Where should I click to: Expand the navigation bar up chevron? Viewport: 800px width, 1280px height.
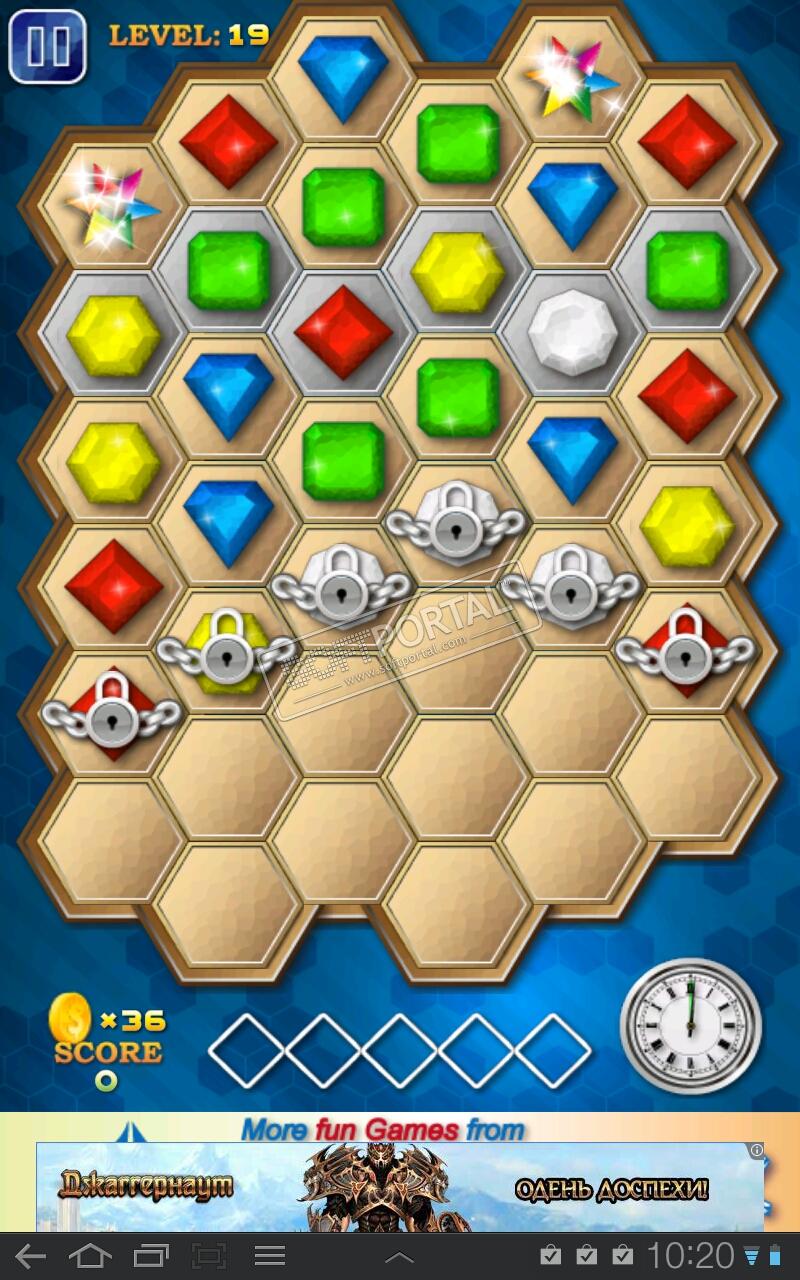click(x=399, y=1257)
